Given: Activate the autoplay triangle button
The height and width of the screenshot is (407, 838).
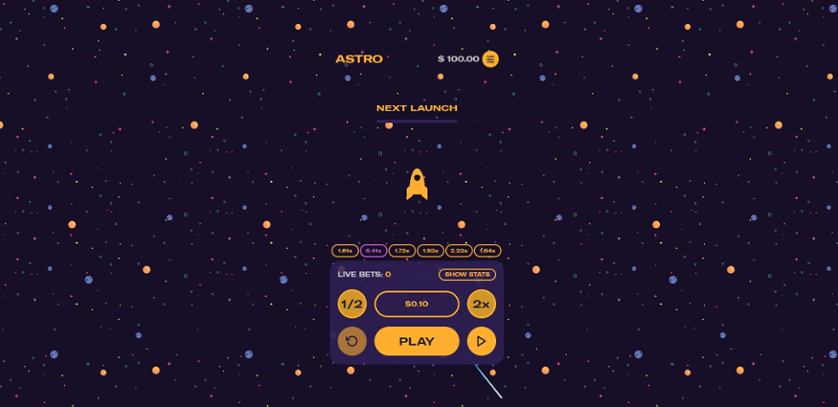Looking at the screenshot, I should click(x=481, y=341).
